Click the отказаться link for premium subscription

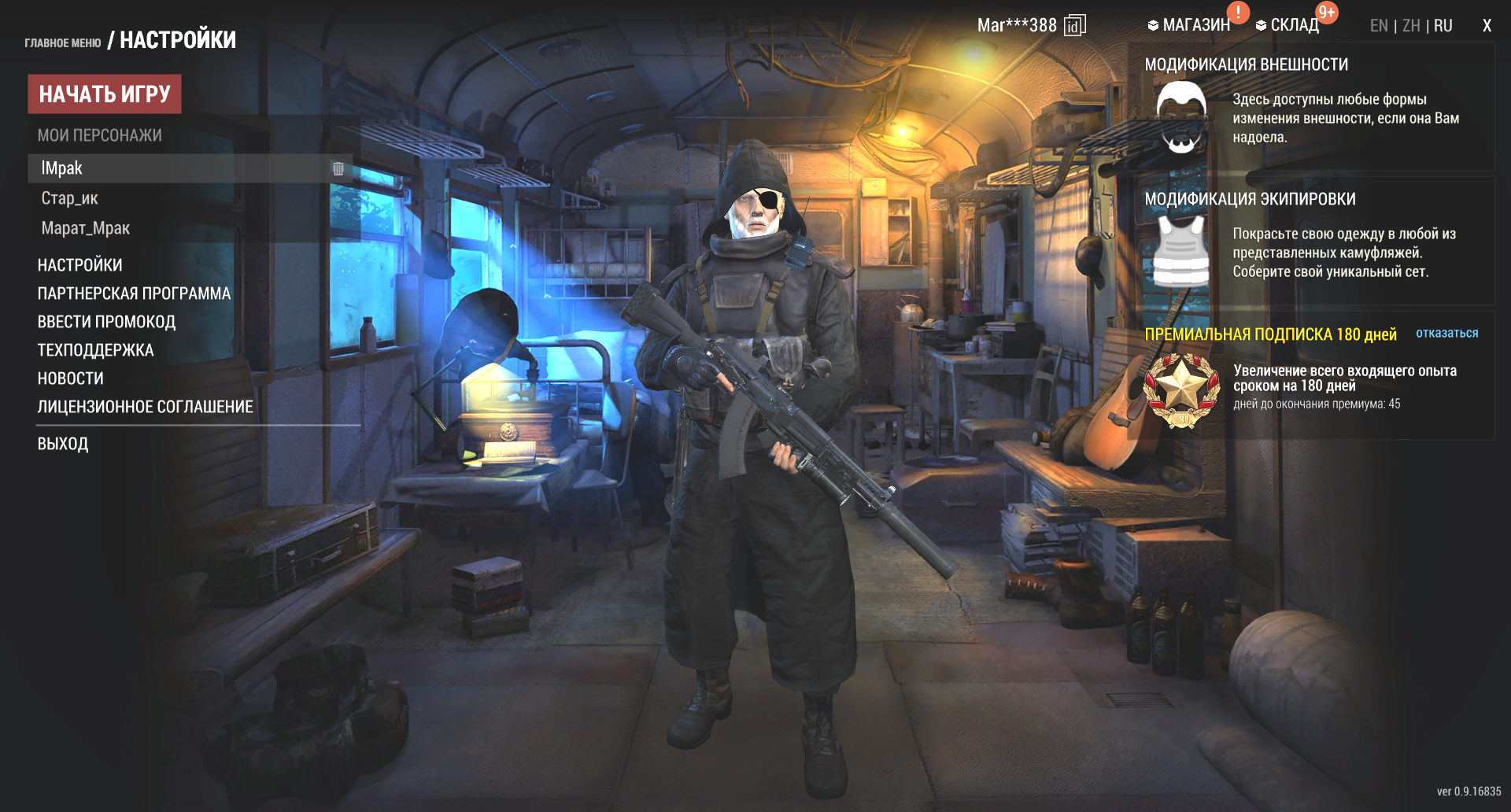coord(1446,334)
